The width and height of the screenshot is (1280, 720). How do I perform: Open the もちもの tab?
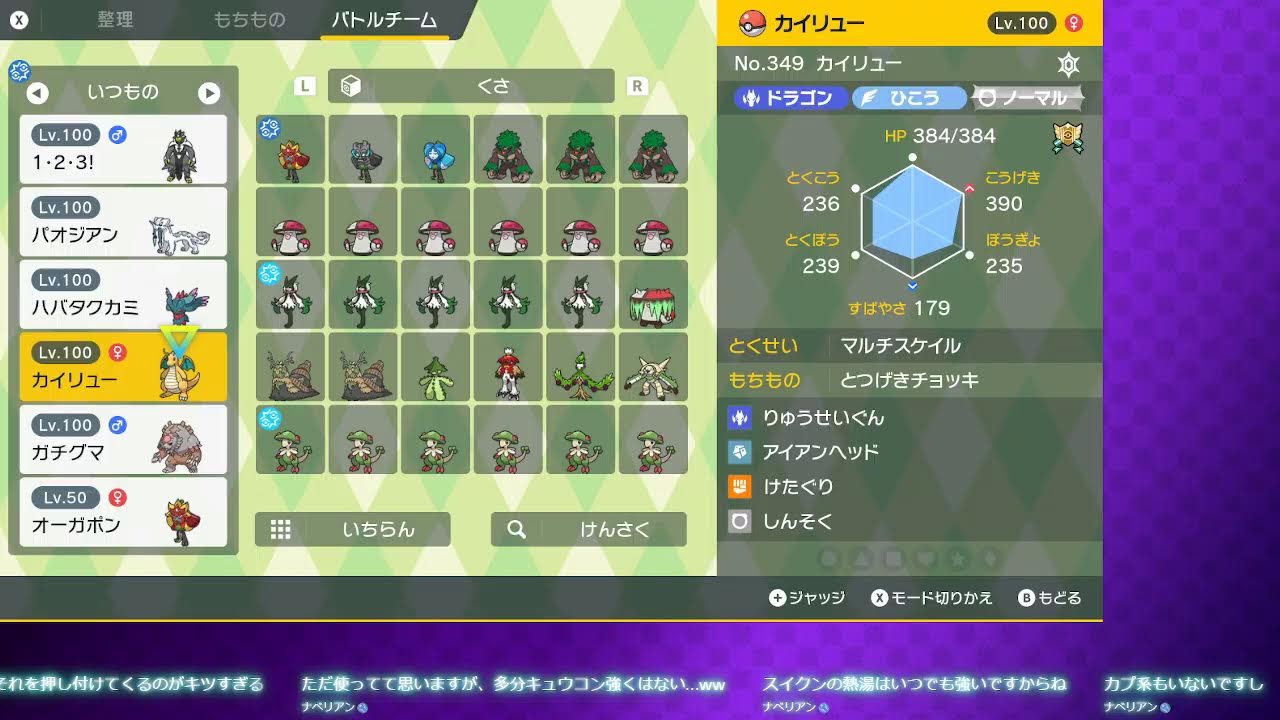(249, 20)
